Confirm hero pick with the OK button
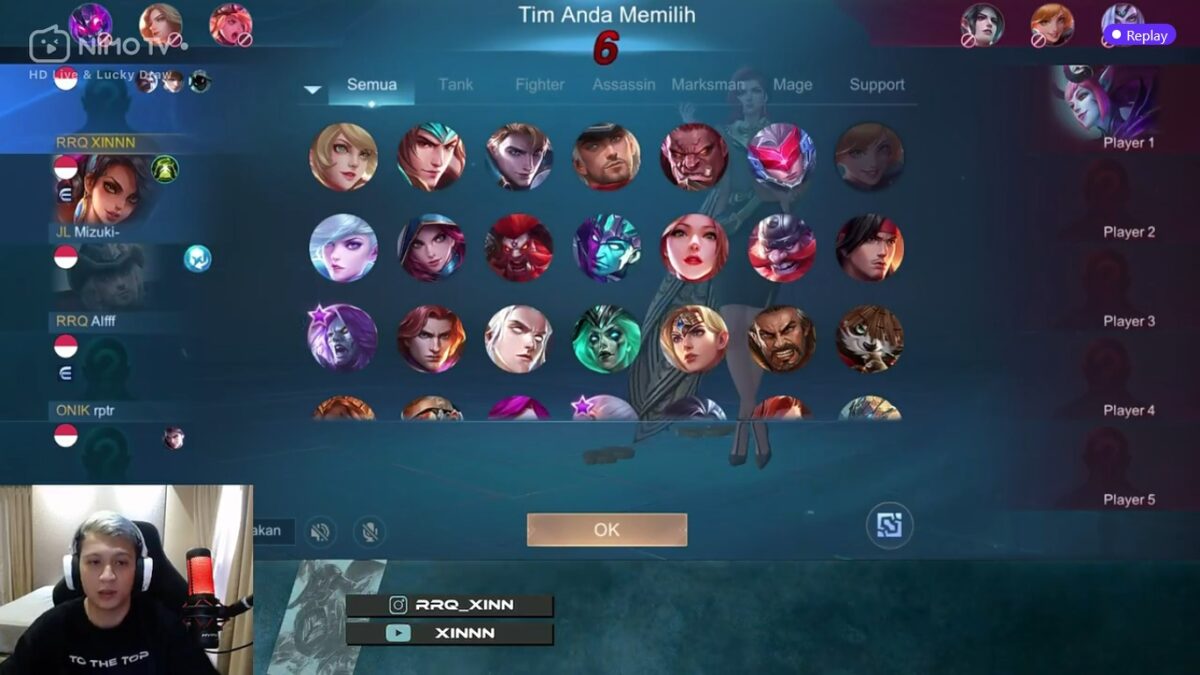 point(606,530)
